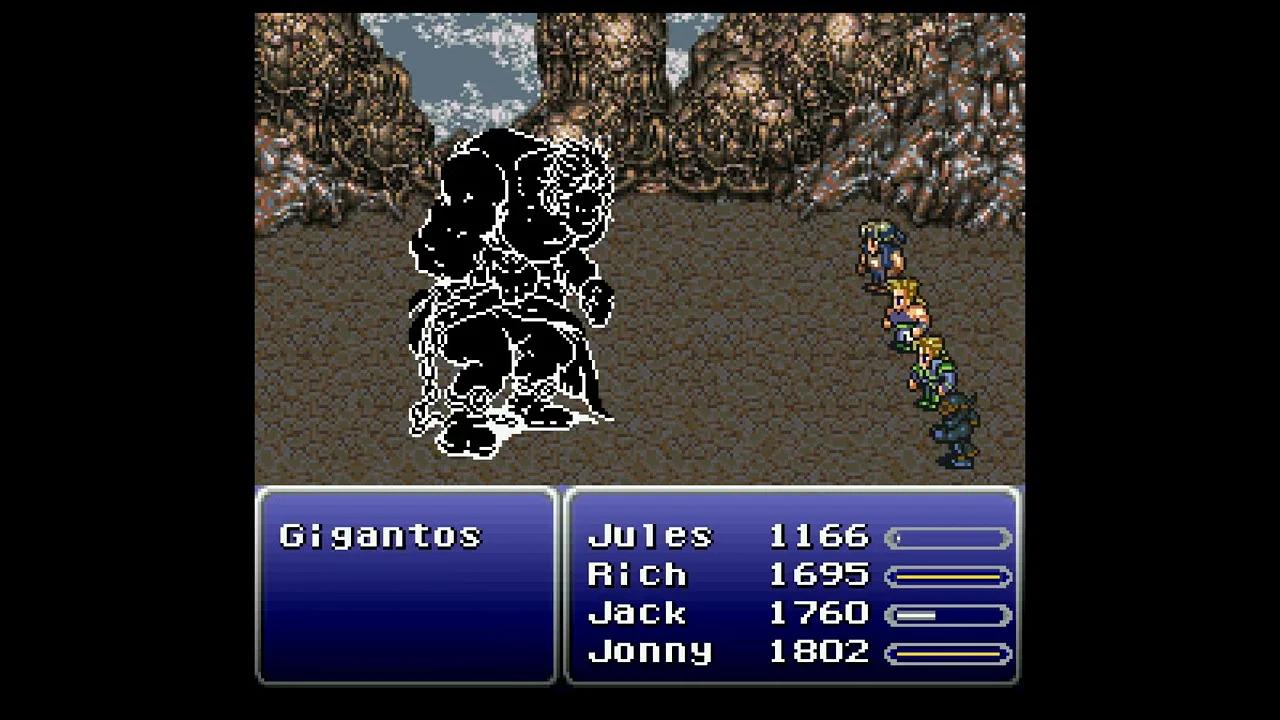The width and height of the screenshot is (1280, 720).
Task: Click Jack's partially filled ATB gauge
Action: click(948, 613)
